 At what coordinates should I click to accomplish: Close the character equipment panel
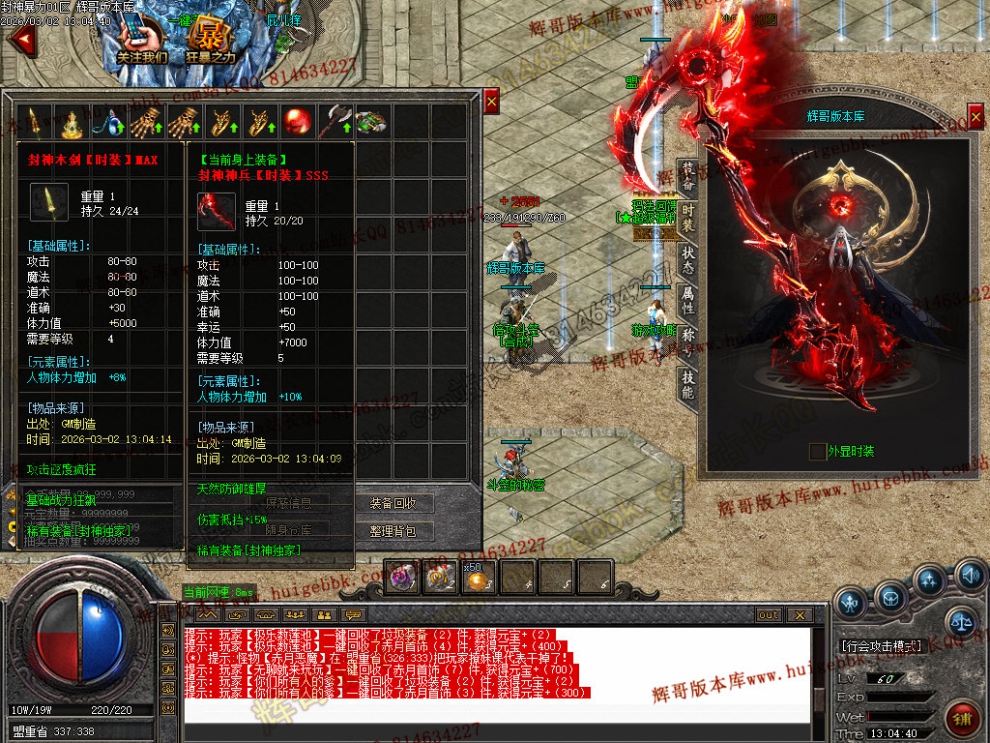tap(975, 116)
